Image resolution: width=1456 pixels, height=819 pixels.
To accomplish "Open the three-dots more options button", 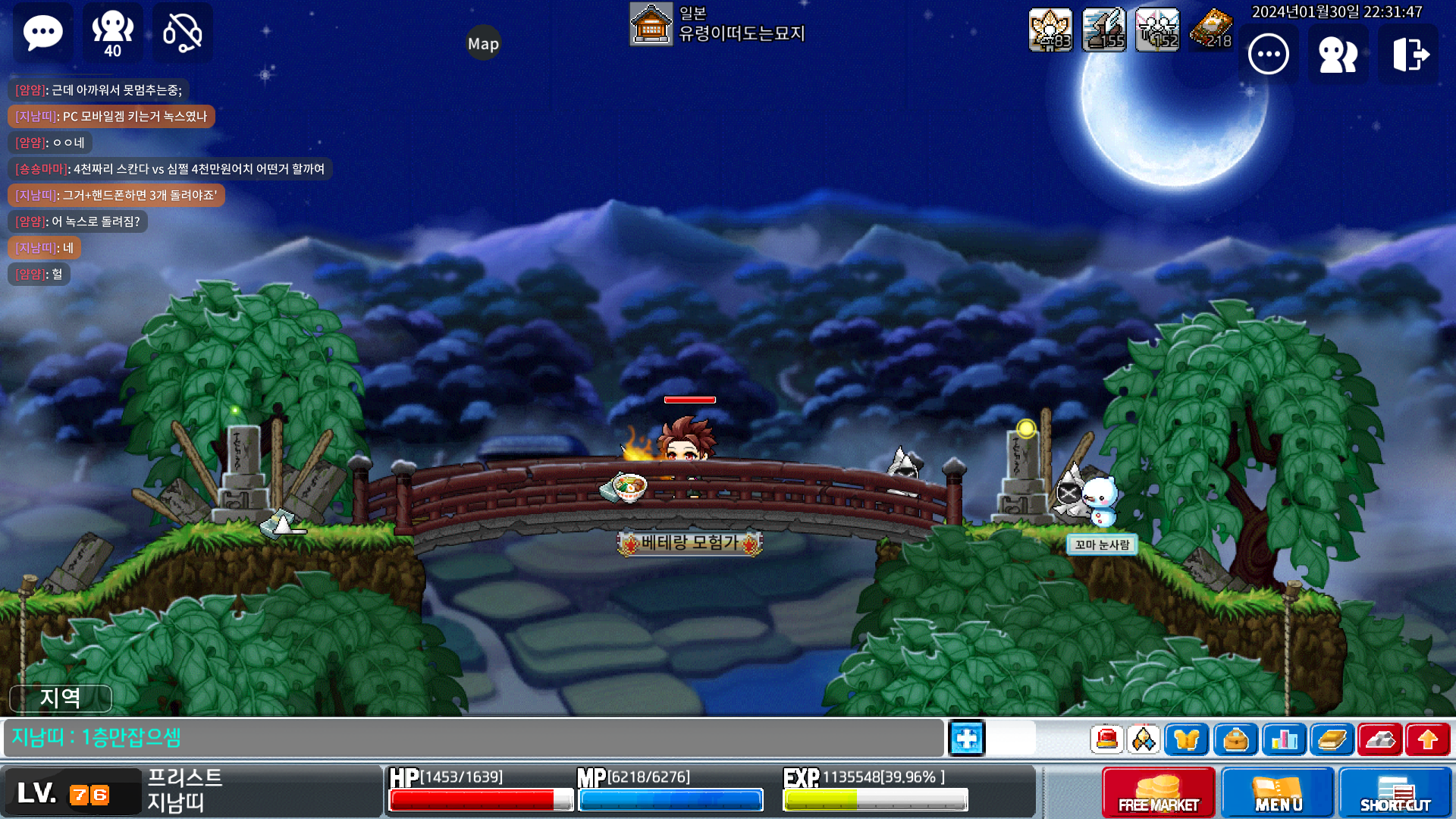I will (1269, 55).
